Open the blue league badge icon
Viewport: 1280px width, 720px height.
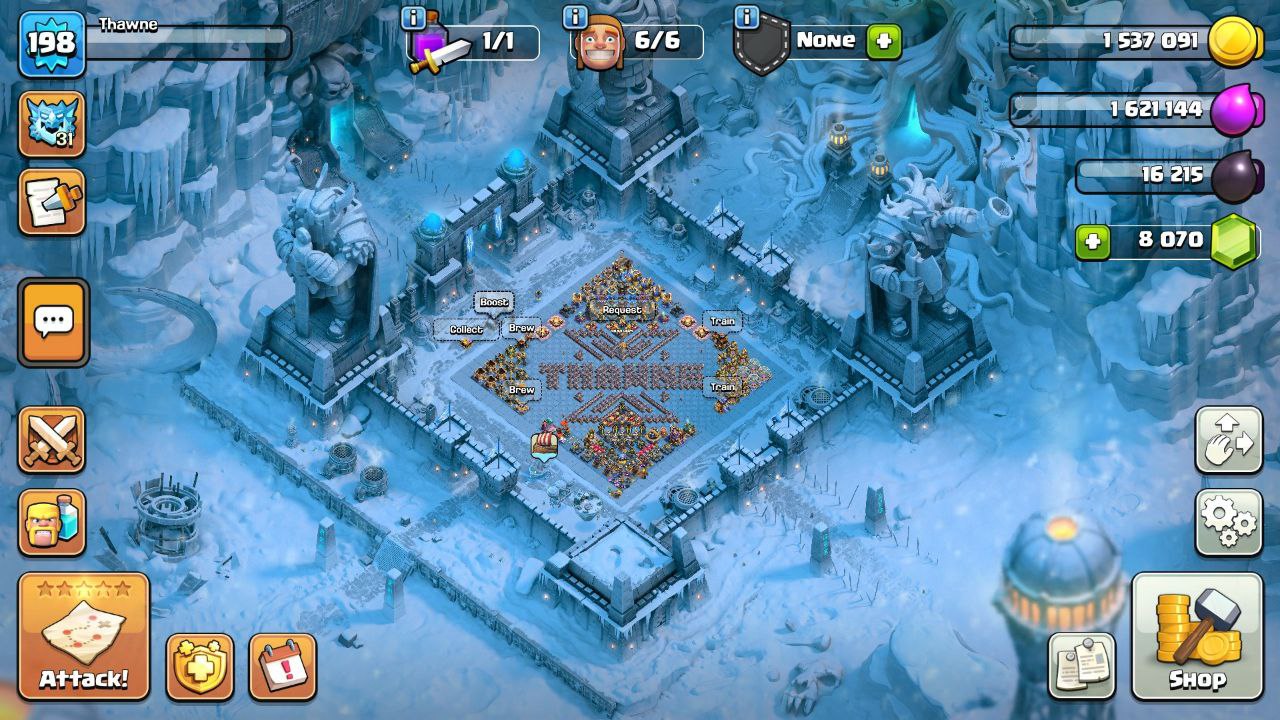pyautogui.click(x=52, y=124)
